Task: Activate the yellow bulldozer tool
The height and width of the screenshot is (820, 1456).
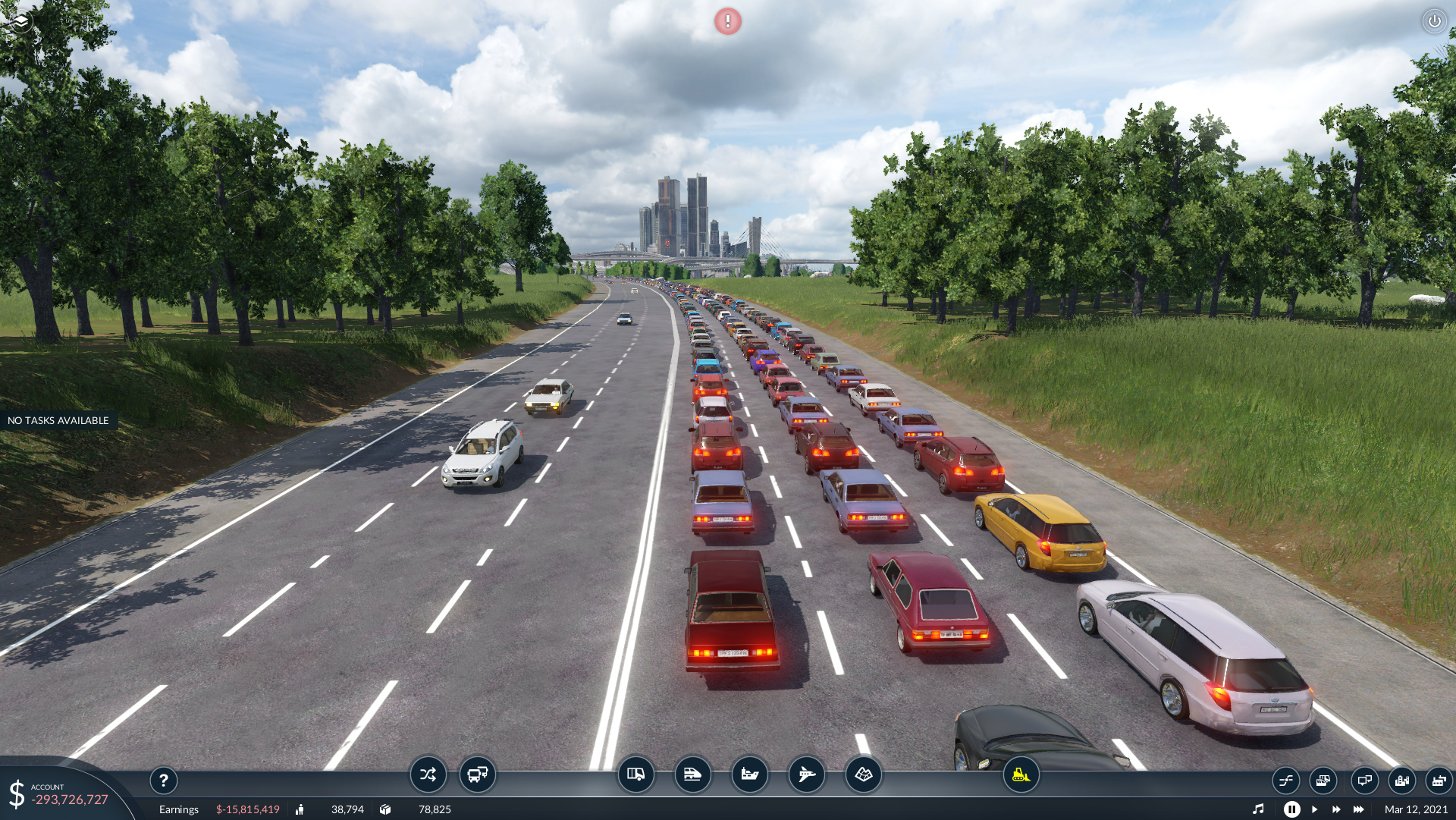Action: [x=1021, y=774]
